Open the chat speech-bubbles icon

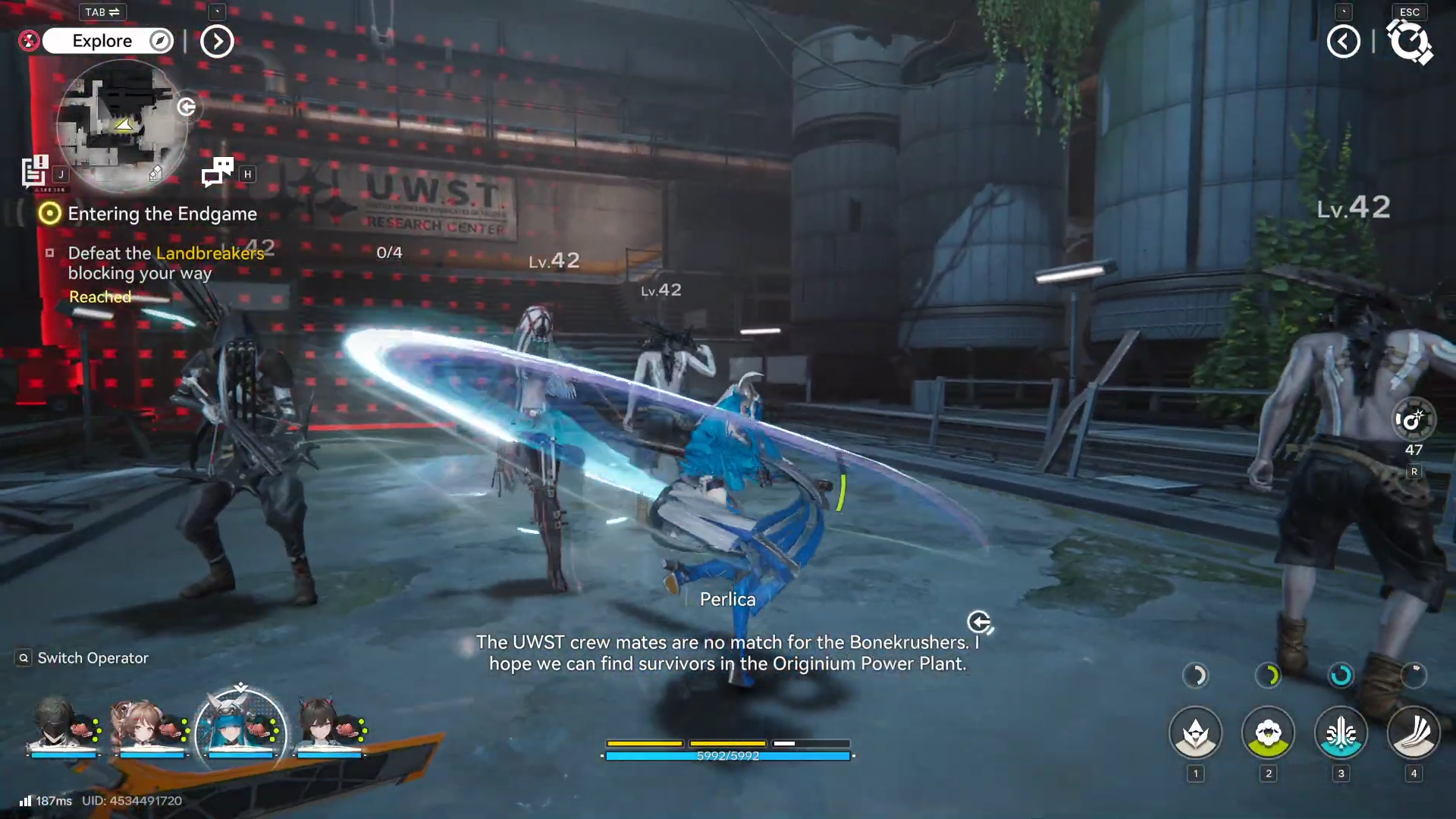coord(218,172)
